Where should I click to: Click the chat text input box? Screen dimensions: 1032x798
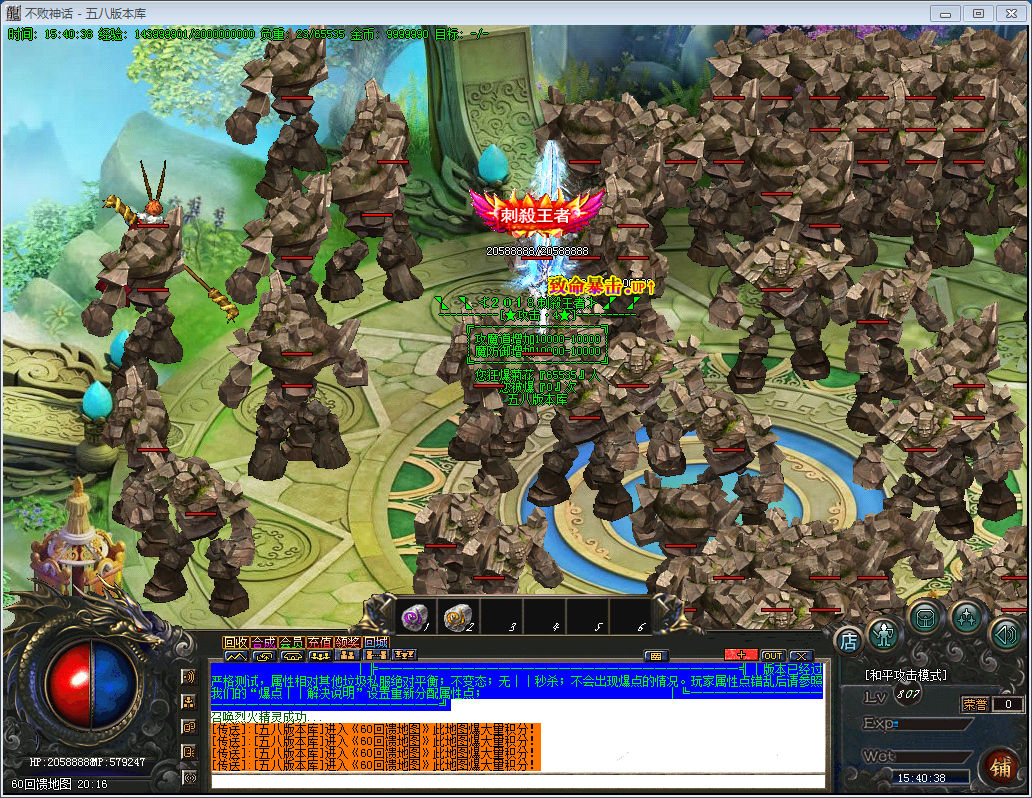pos(517,780)
